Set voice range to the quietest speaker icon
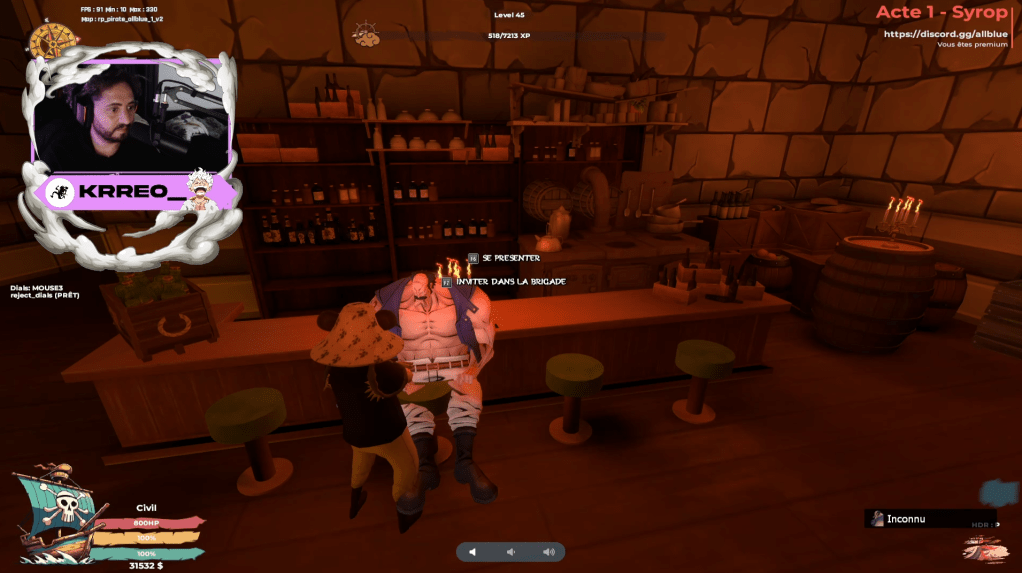This screenshot has width=1022, height=573. (x=473, y=552)
